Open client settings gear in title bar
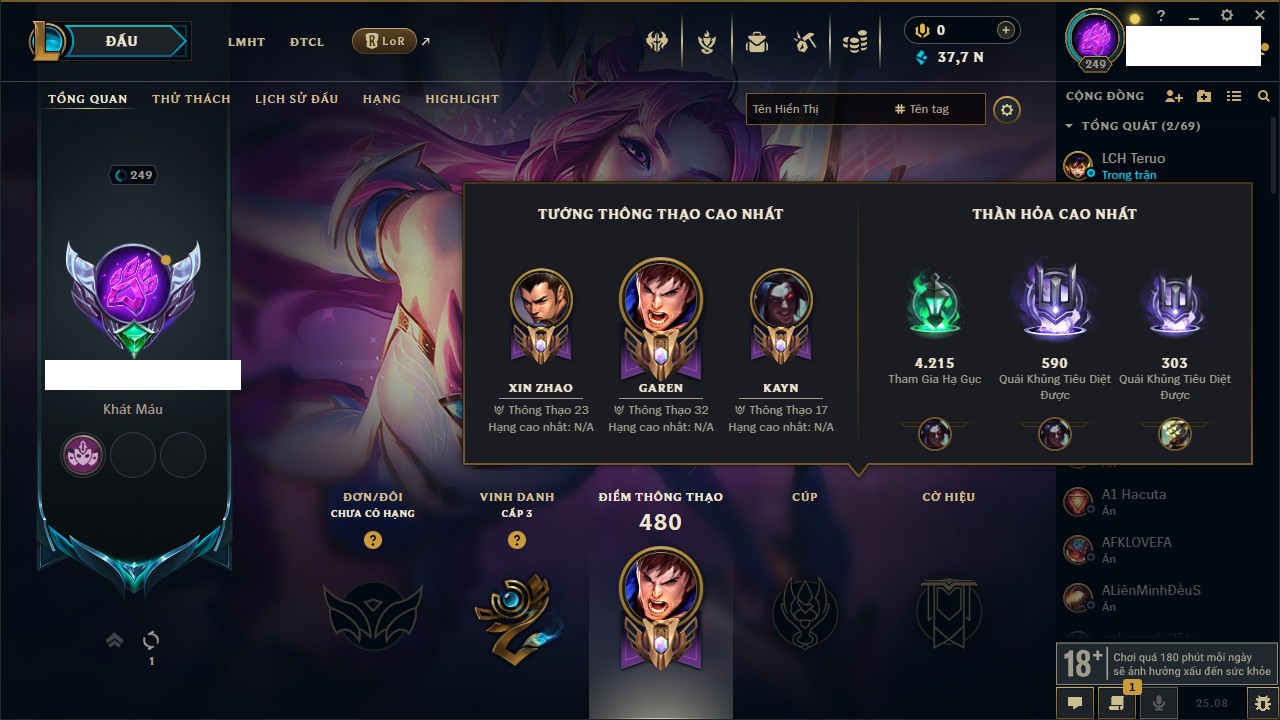1280x720 pixels. (1227, 16)
